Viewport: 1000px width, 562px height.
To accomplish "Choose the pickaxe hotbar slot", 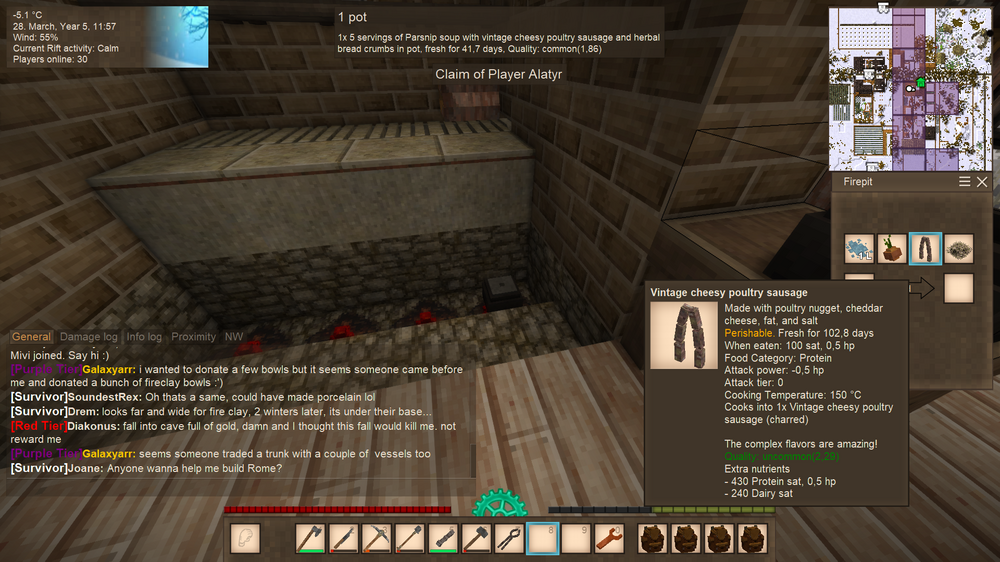I will [x=376, y=539].
